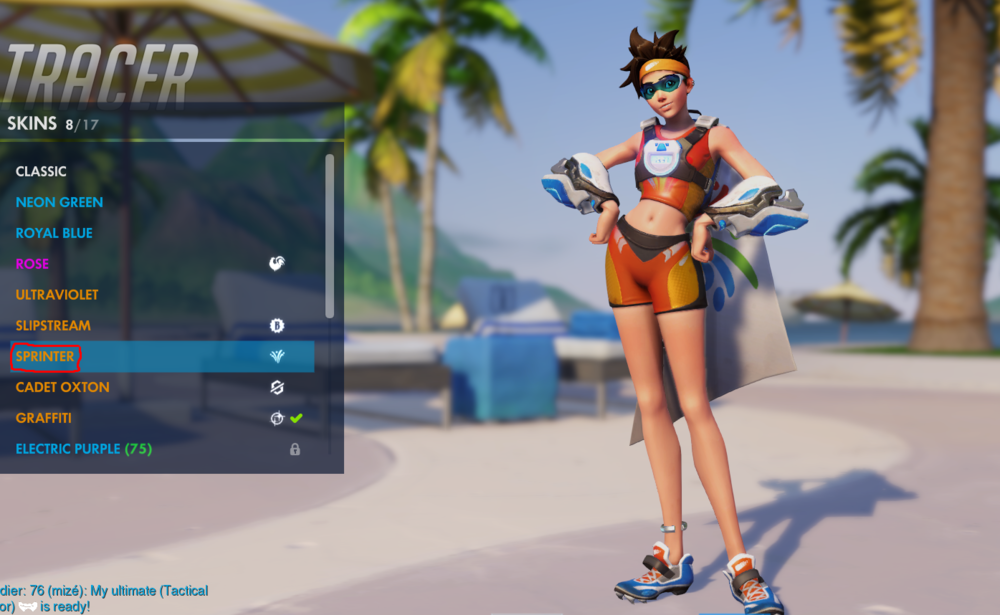Click the skins list scrollbar

click(330, 236)
